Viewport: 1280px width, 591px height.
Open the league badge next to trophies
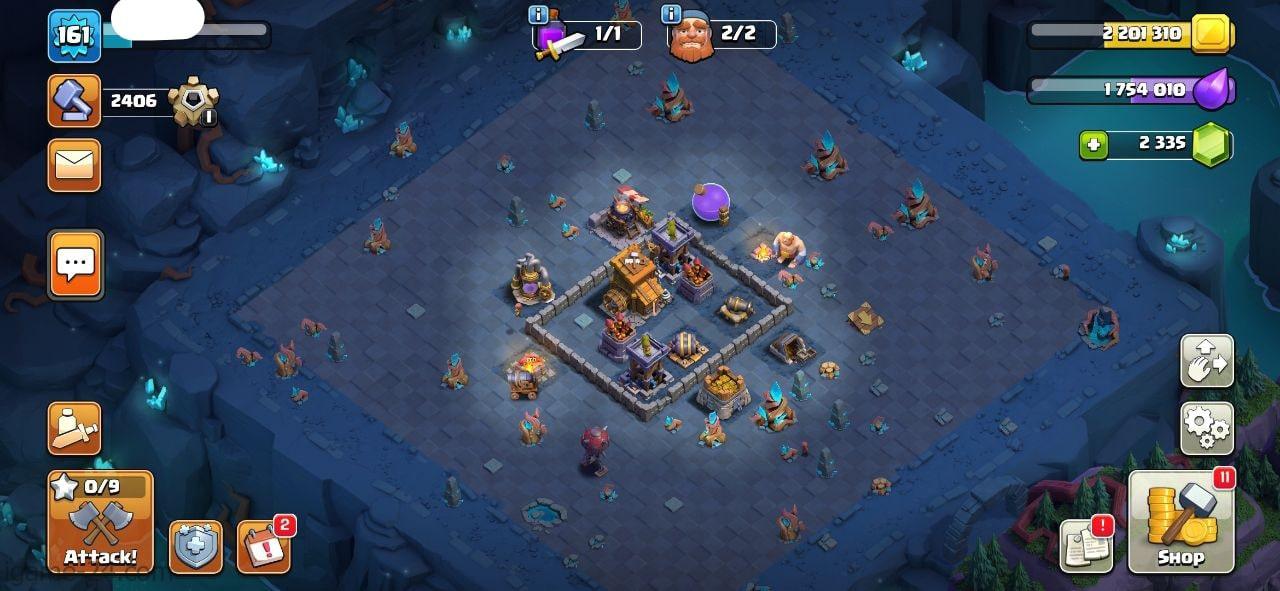pyautogui.click(x=192, y=102)
